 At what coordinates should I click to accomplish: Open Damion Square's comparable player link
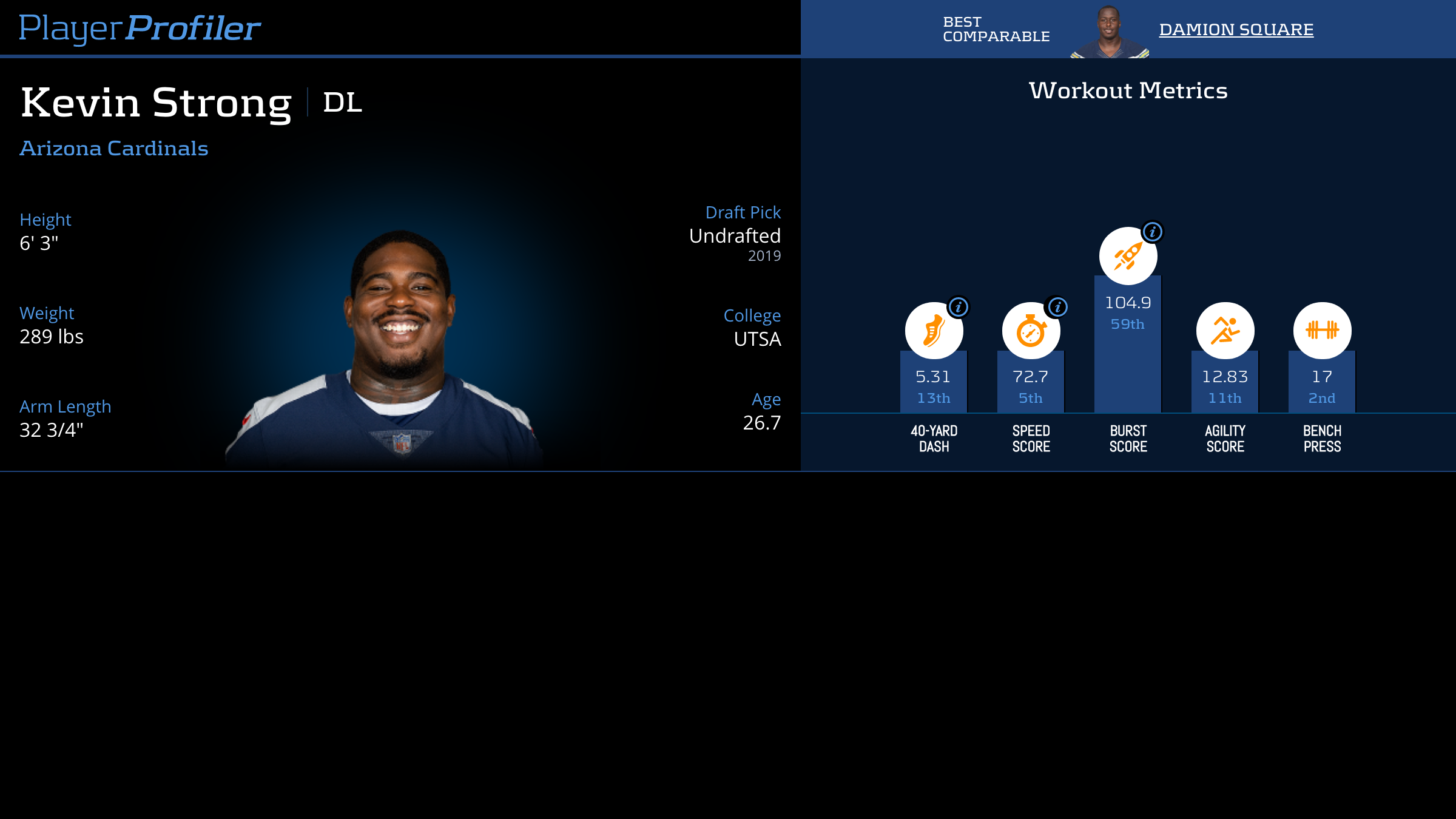(1236, 29)
